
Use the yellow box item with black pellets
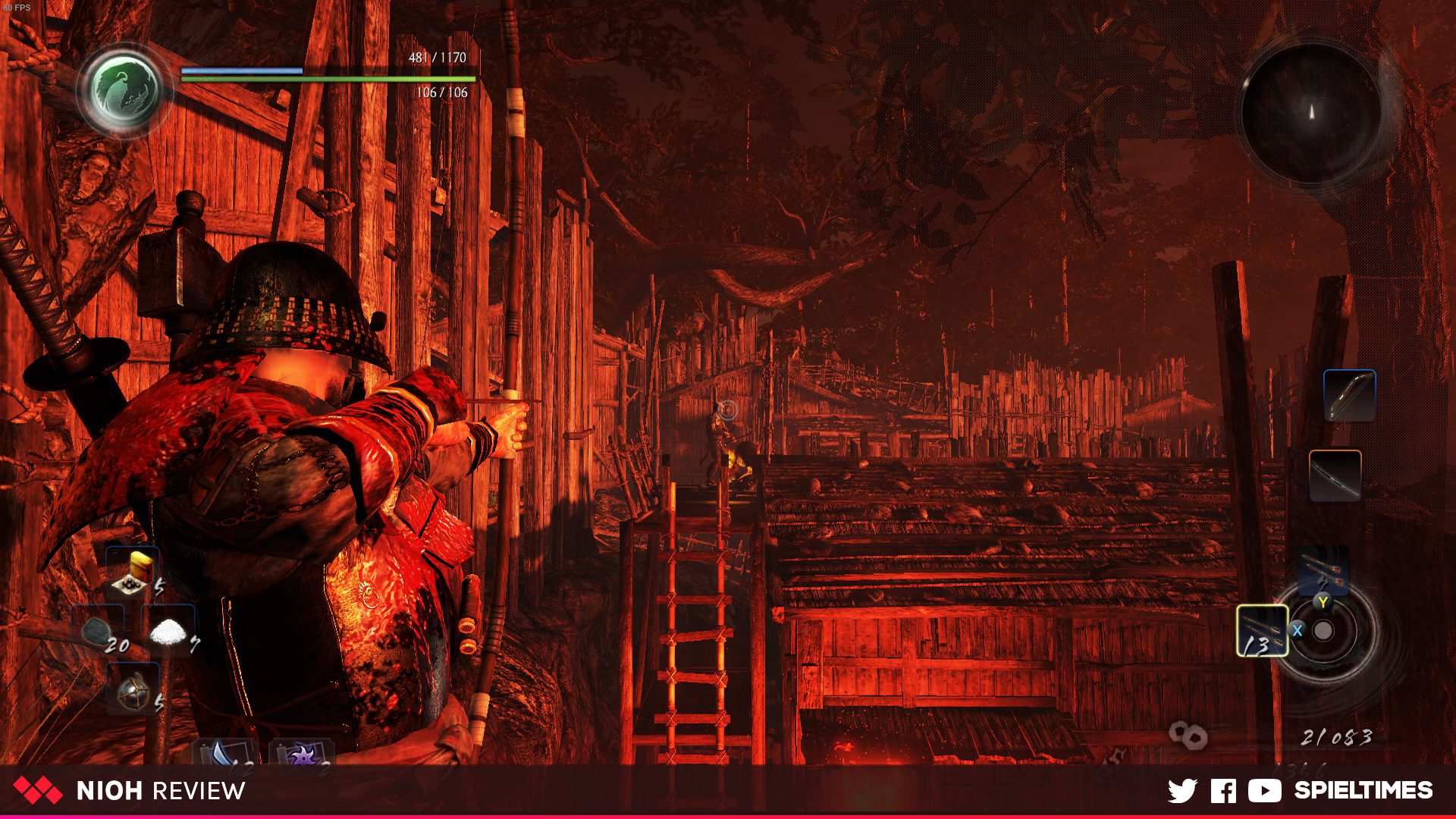(133, 574)
